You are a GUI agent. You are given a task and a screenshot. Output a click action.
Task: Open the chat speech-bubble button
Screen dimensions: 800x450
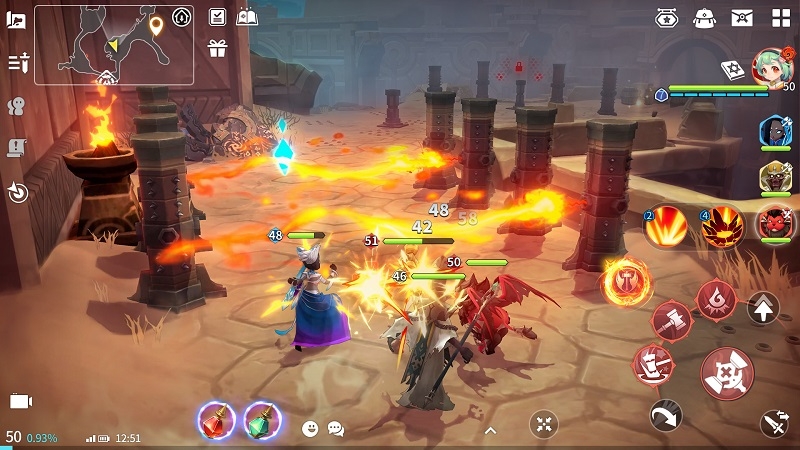pos(336,428)
